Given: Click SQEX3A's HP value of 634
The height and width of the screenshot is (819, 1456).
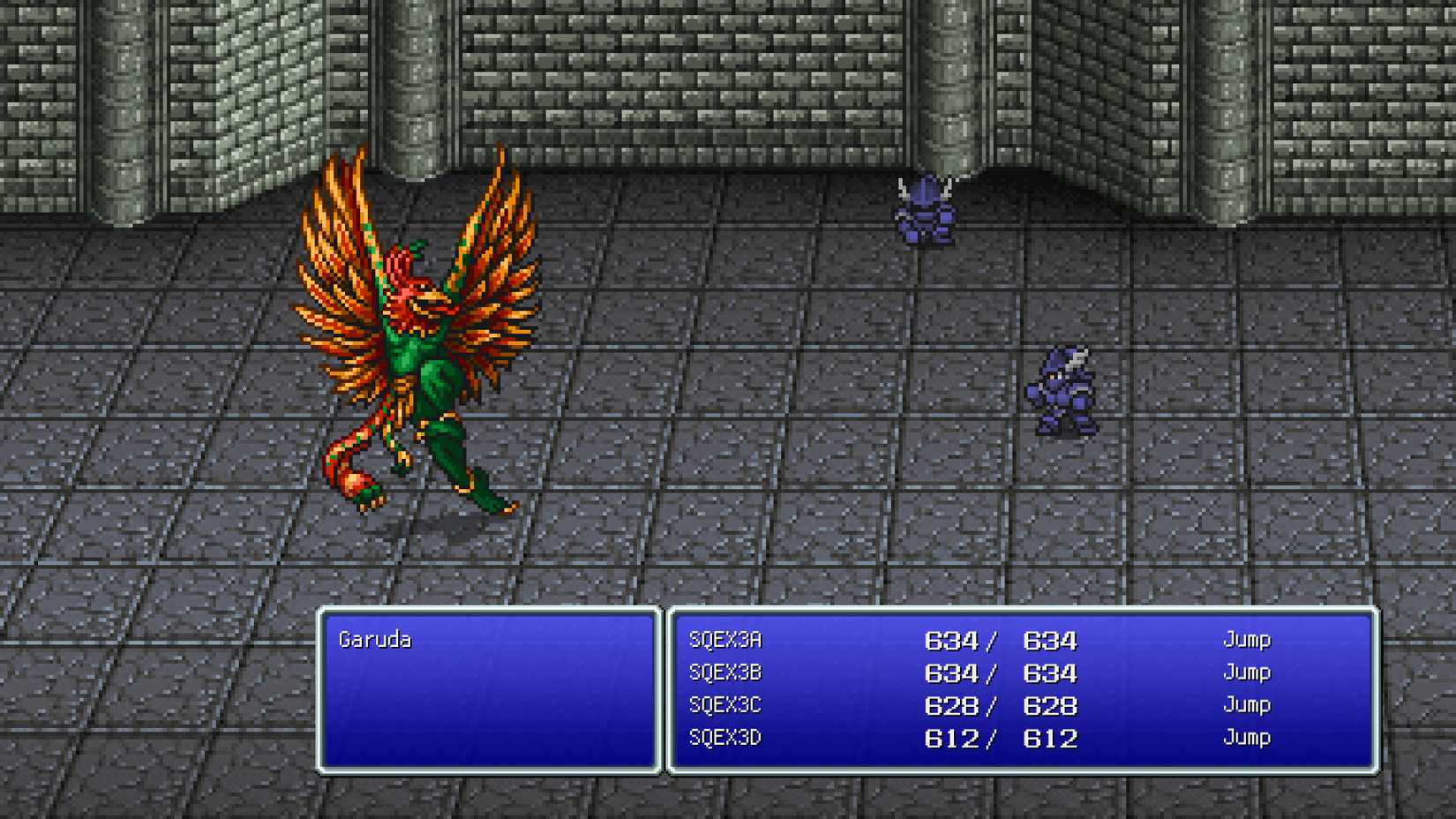Looking at the screenshot, I should pos(949,640).
